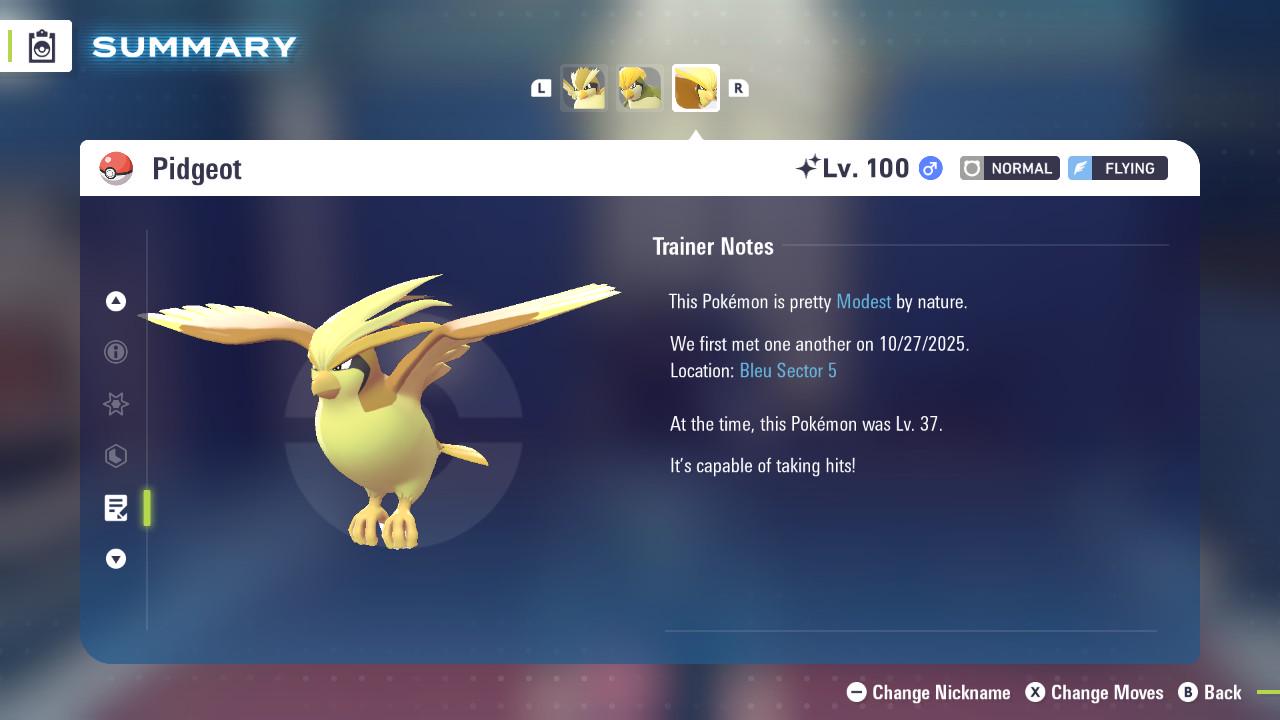This screenshot has height=720, width=1280.
Task: Click the up arrow above the summary tabs
Action: tap(116, 301)
